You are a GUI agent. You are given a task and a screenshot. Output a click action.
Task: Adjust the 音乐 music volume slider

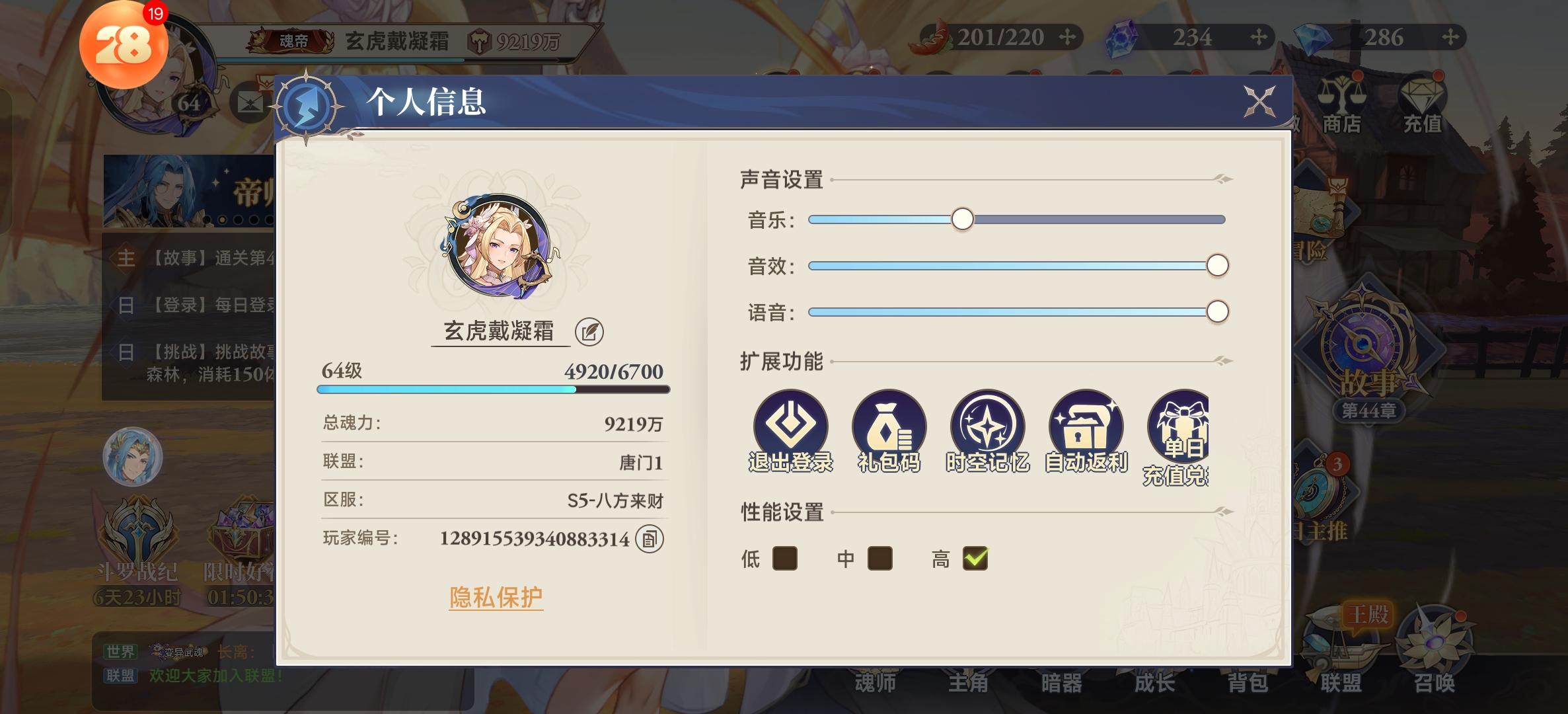pyautogui.click(x=962, y=219)
